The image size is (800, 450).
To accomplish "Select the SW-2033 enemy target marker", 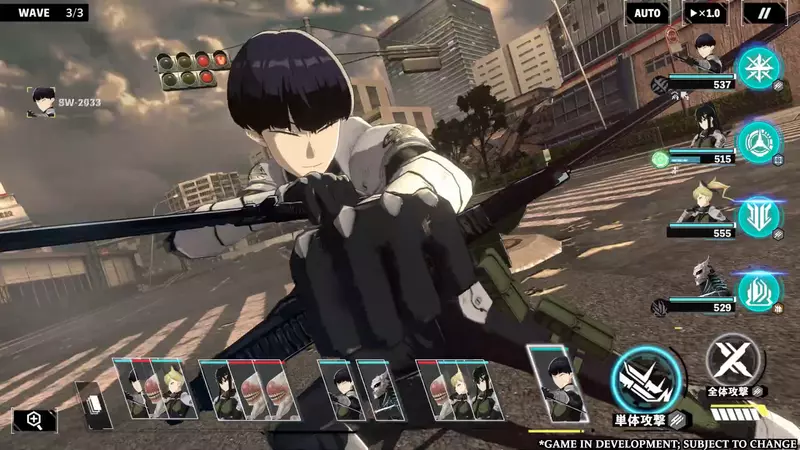I will tap(42, 101).
